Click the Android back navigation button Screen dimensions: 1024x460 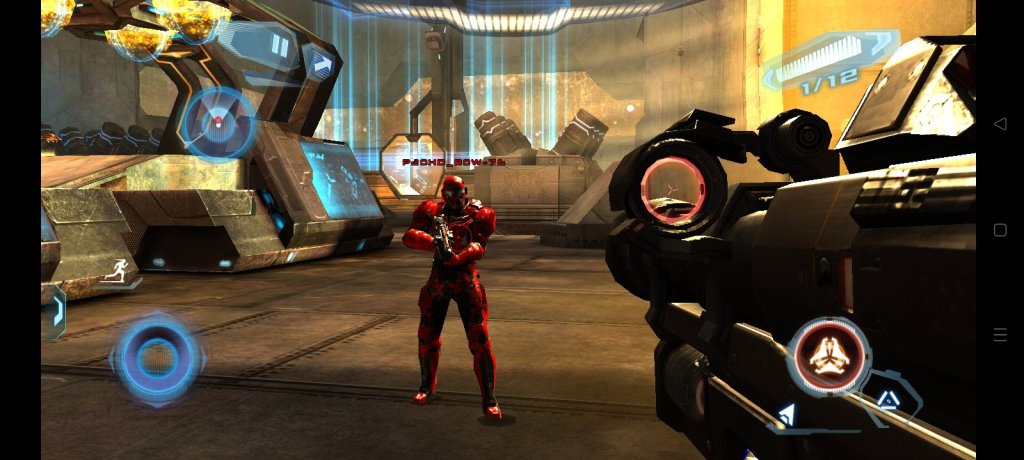point(1000,124)
